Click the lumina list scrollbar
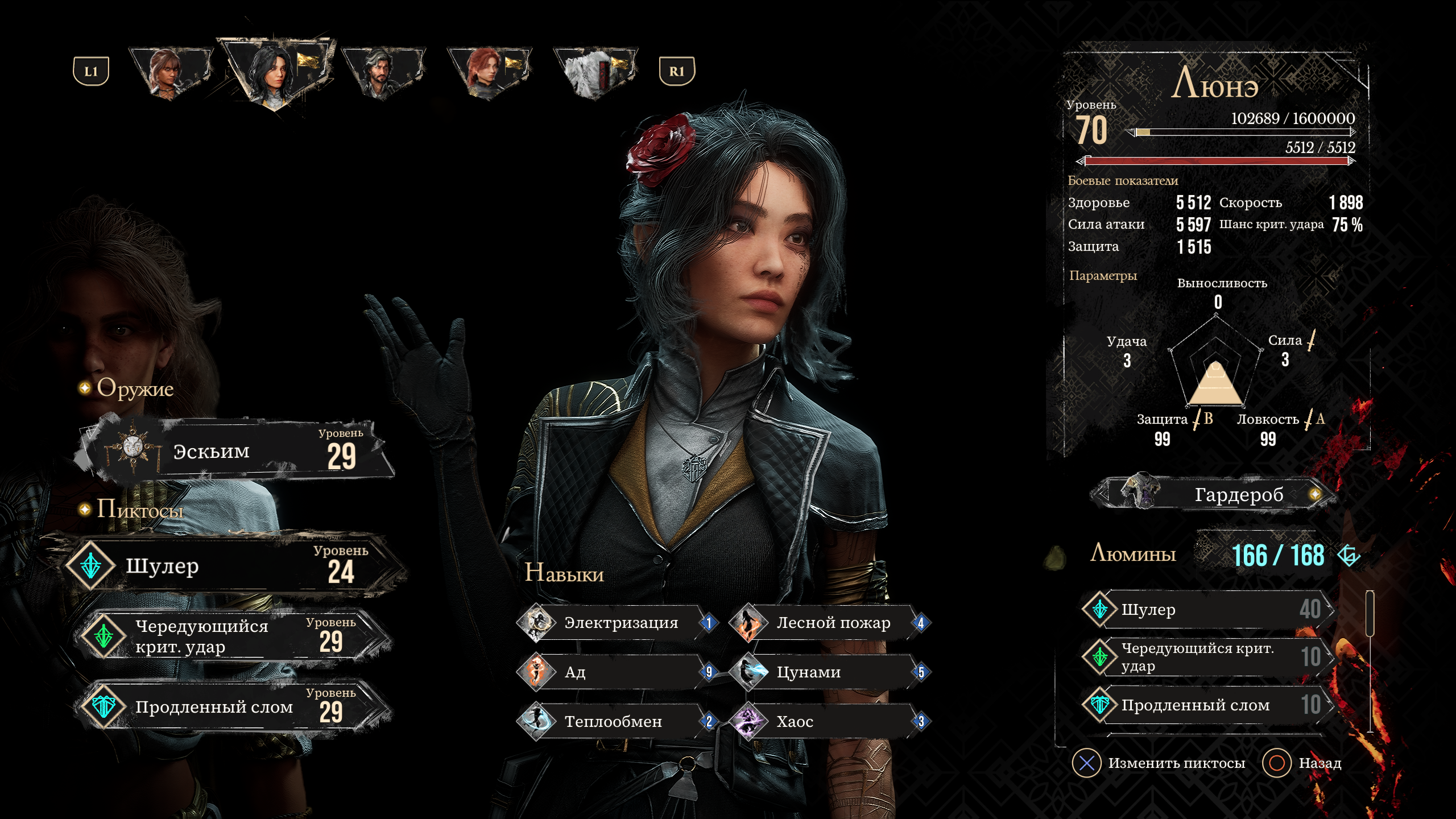Screen dimensions: 1456x819 (x=1370, y=660)
